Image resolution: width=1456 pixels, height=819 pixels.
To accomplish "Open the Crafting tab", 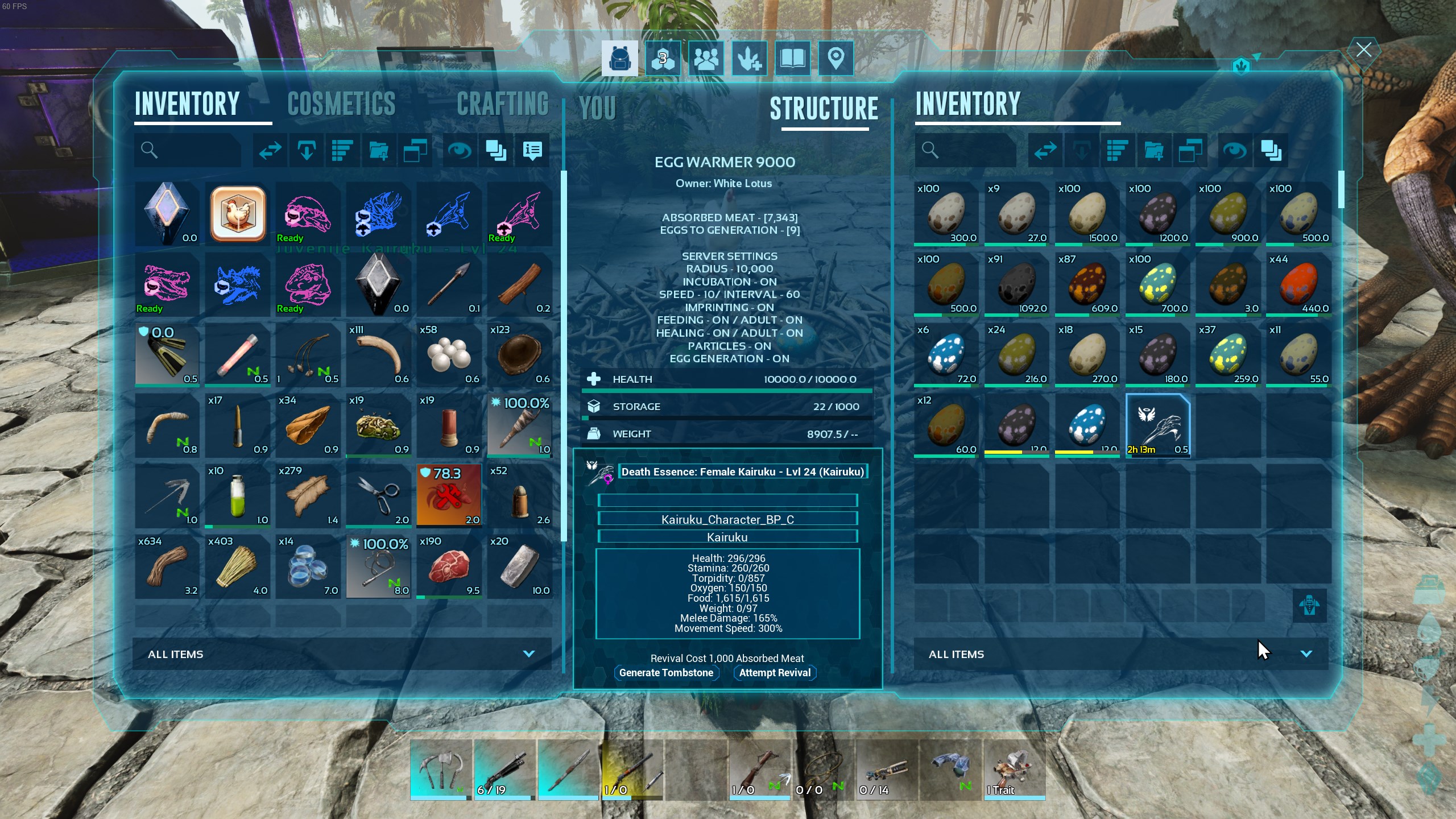I will (x=502, y=104).
